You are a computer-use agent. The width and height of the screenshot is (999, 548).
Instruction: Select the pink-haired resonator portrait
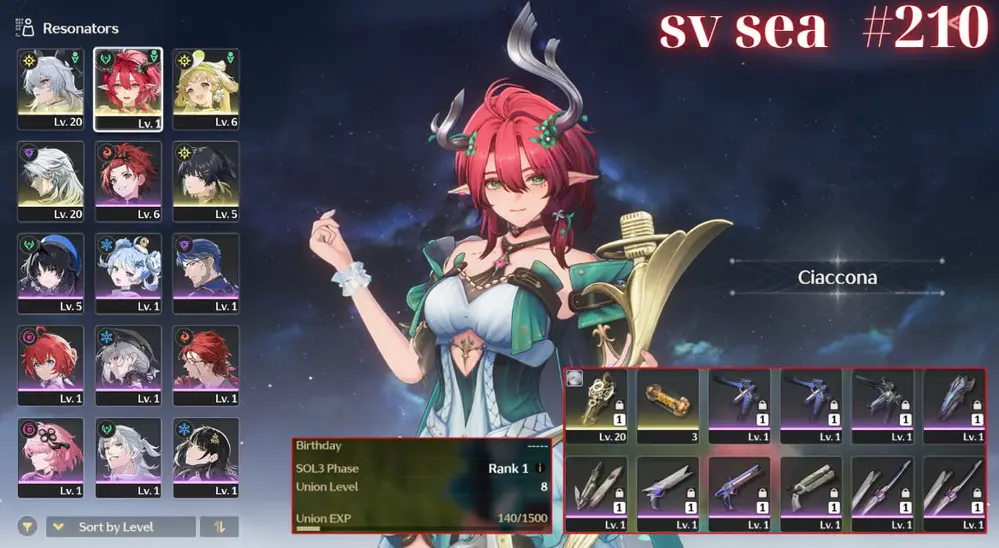click(x=50, y=457)
